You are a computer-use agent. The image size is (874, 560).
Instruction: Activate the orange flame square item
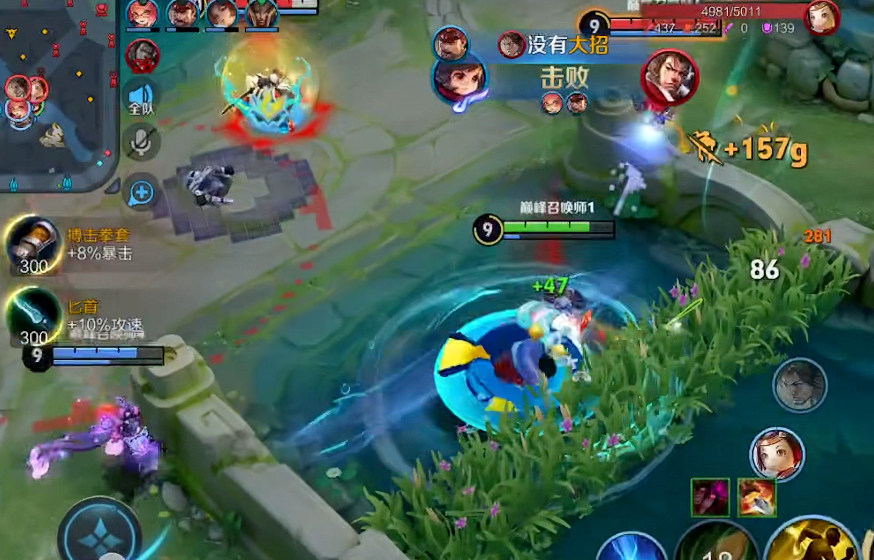757,498
